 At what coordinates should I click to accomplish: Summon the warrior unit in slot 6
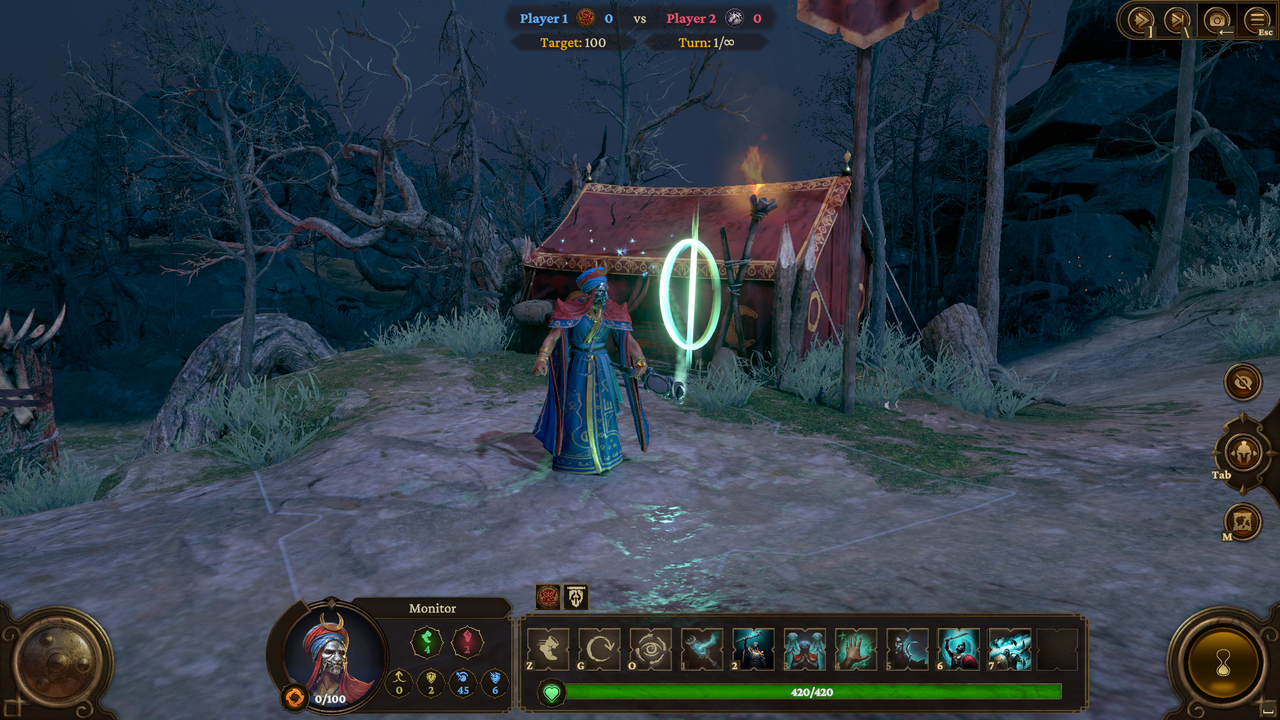point(955,648)
